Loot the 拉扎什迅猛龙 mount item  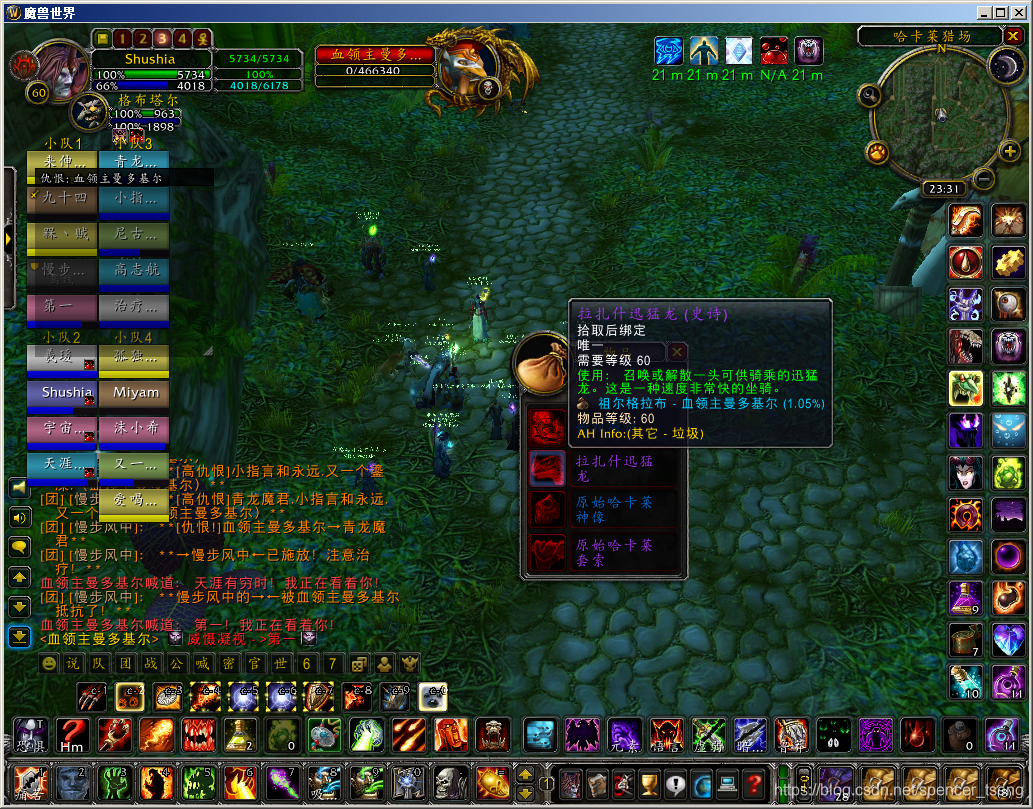pos(546,468)
